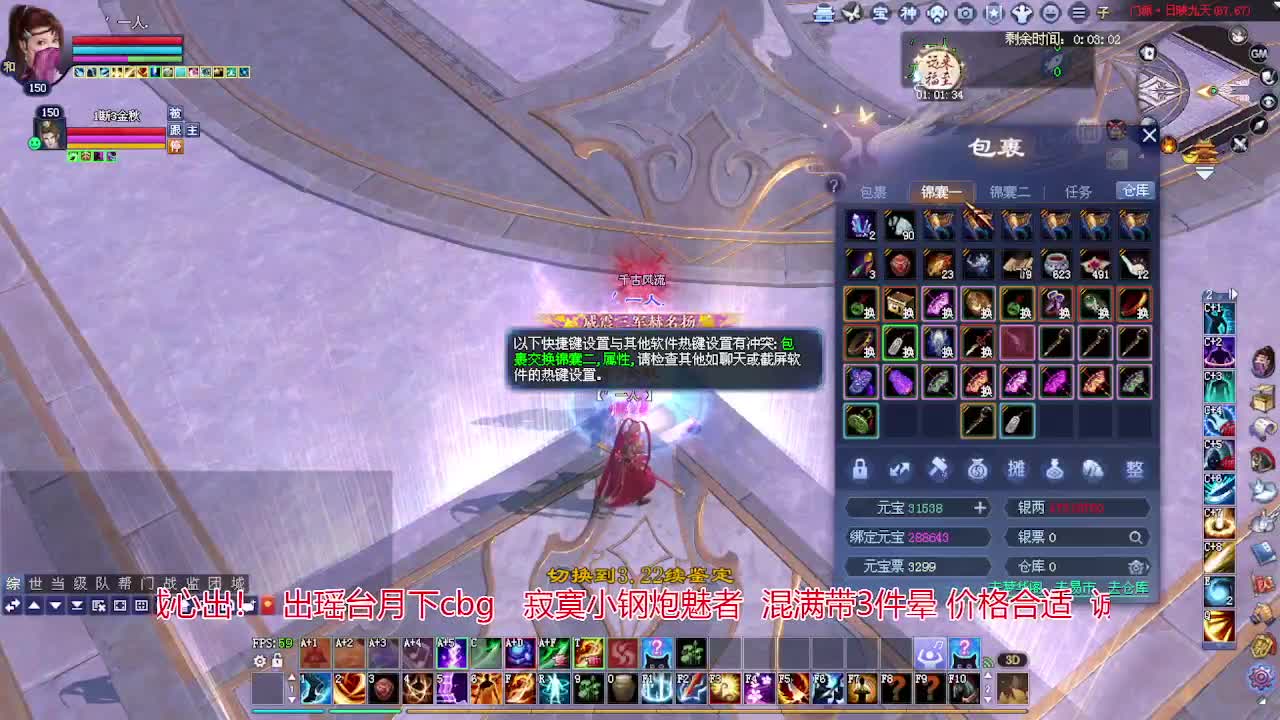This screenshot has height=720, width=1280.
Task: Open the stall (摊) icon in bag panel
Action: pyautogui.click(x=1017, y=470)
